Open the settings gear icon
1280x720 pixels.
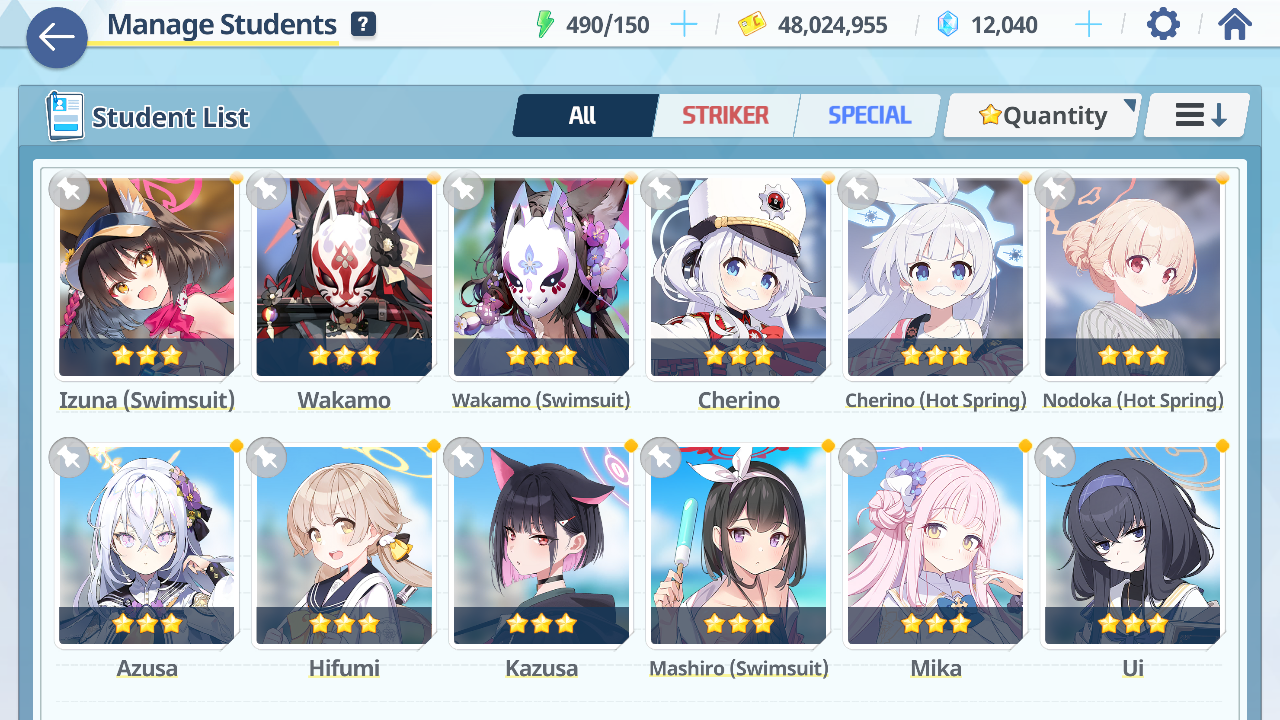(1163, 24)
